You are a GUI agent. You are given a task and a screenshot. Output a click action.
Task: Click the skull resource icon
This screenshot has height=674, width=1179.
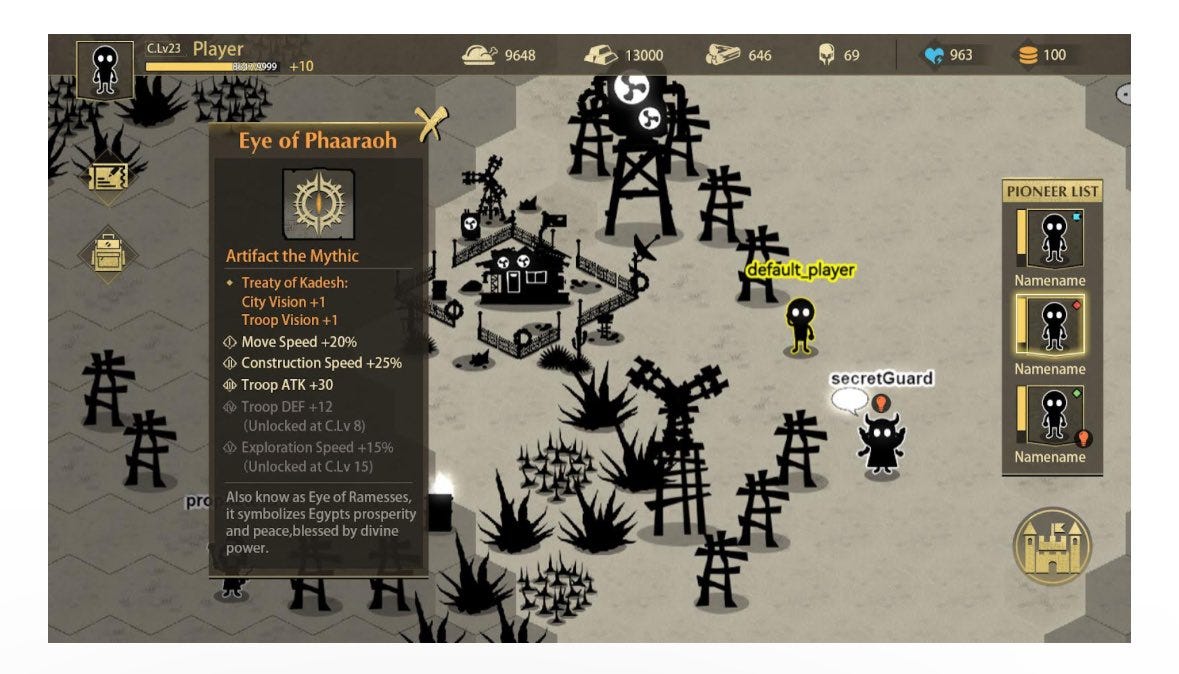[x=826, y=55]
